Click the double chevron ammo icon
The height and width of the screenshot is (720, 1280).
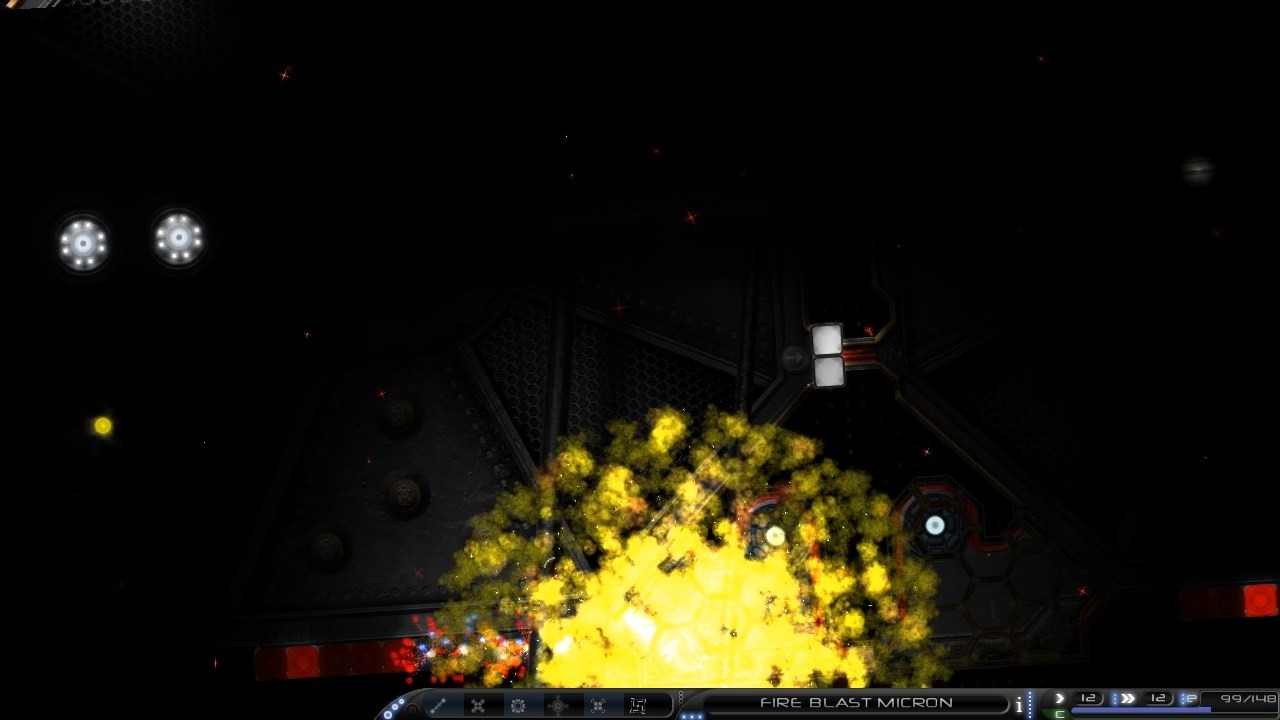(1130, 698)
